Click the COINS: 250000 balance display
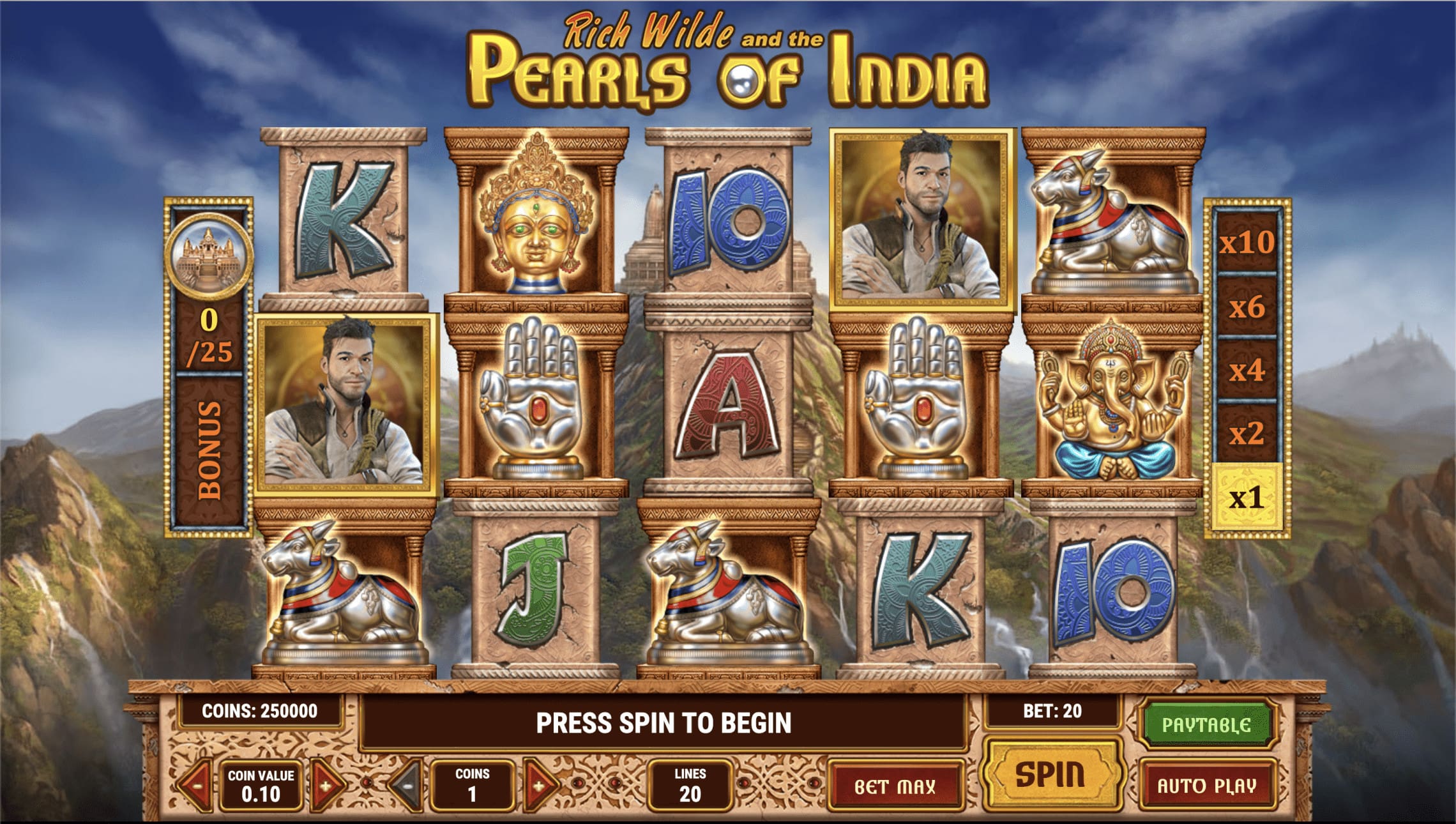The height and width of the screenshot is (824, 1456). (259, 708)
